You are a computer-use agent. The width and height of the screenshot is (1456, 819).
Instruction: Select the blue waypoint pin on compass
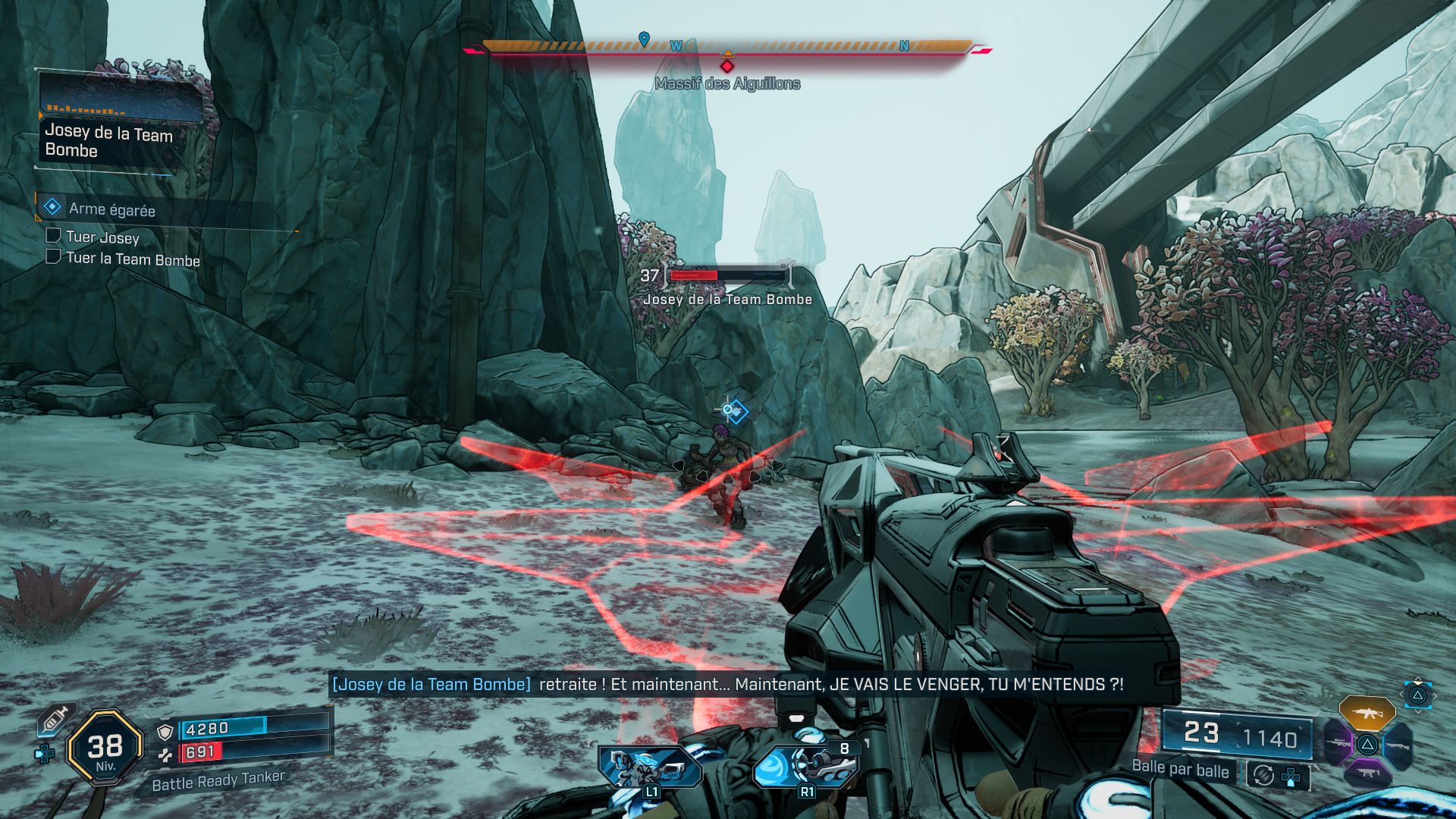[x=644, y=39]
